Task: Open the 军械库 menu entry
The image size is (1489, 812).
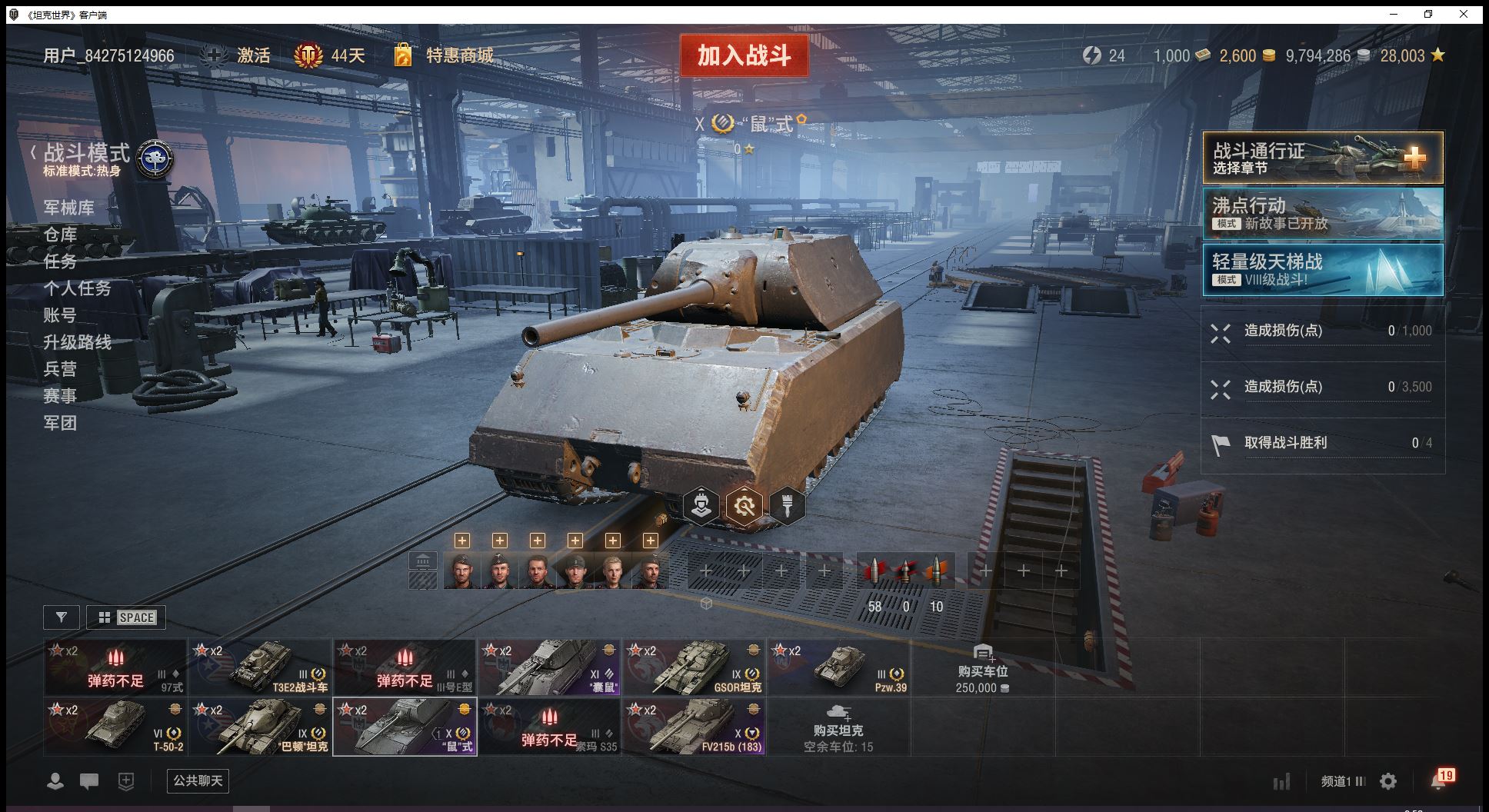Action: point(69,208)
